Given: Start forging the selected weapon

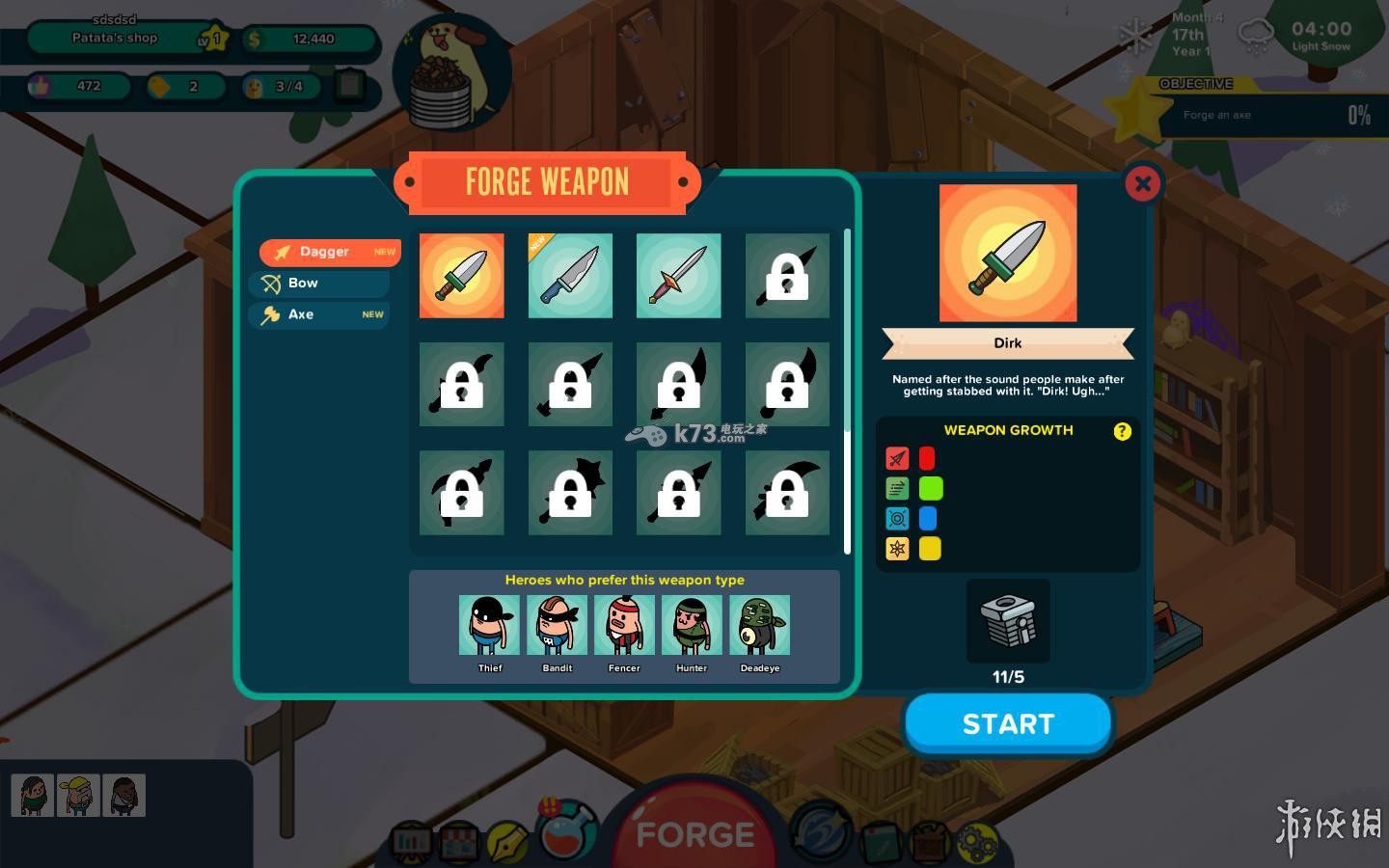Looking at the screenshot, I should [1008, 723].
